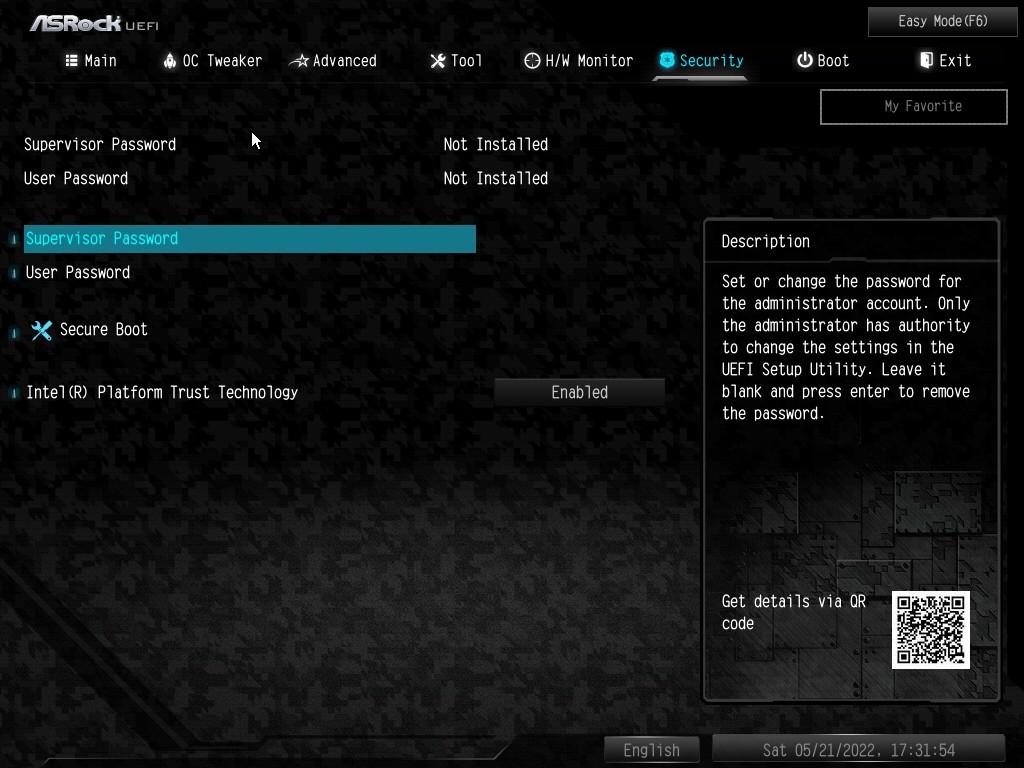Switch to the Main tab
This screenshot has height=768, width=1024.
pyautogui.click(x=91, y=61)
